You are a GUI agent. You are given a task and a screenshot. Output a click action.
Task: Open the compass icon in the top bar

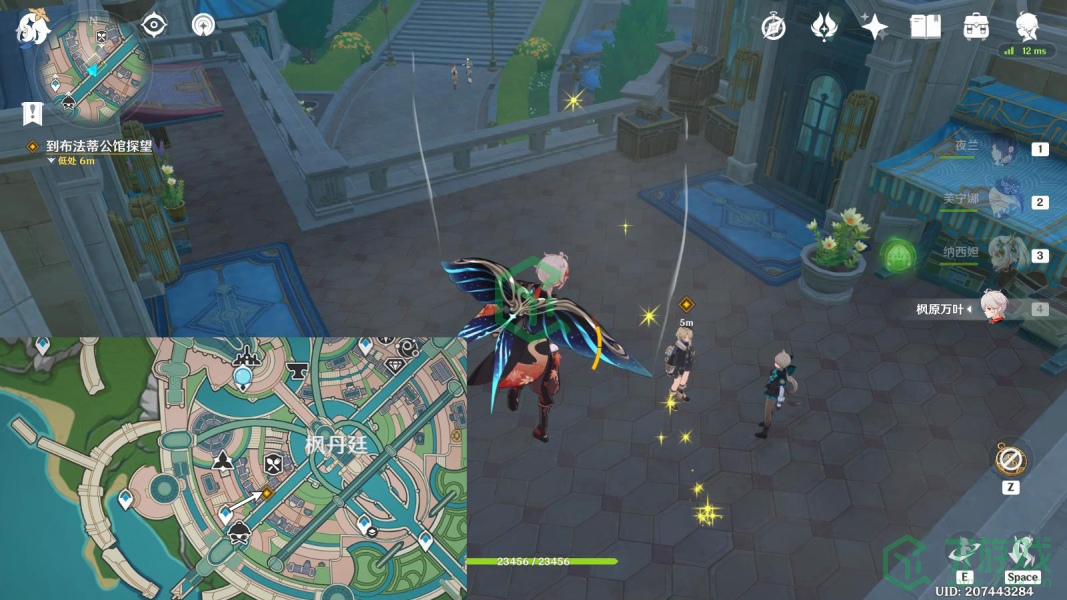(x=773, y=27)
